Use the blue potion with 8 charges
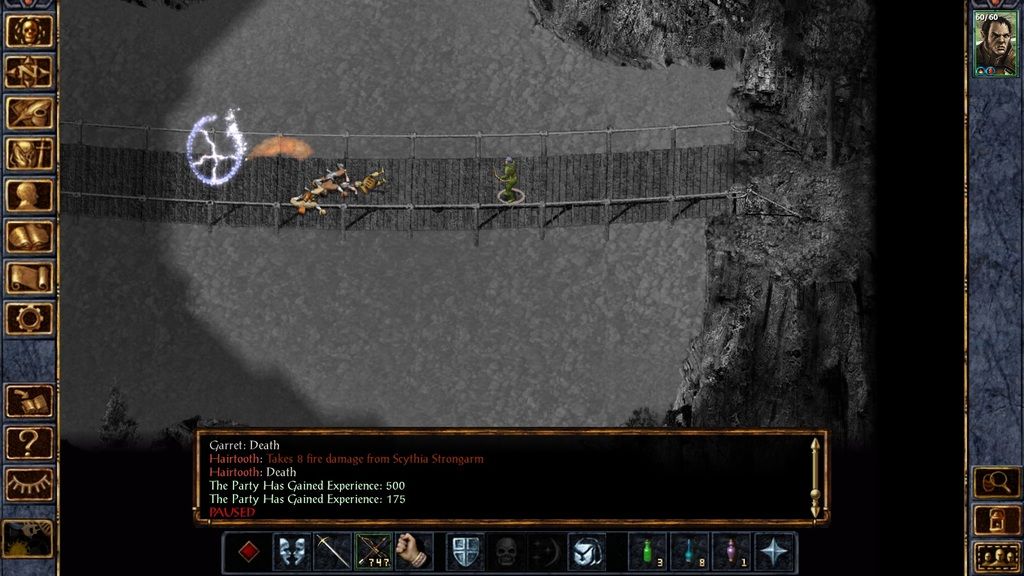Image resolution: width=1024 pixels, height=576 pixels. [x=690, y=552]
